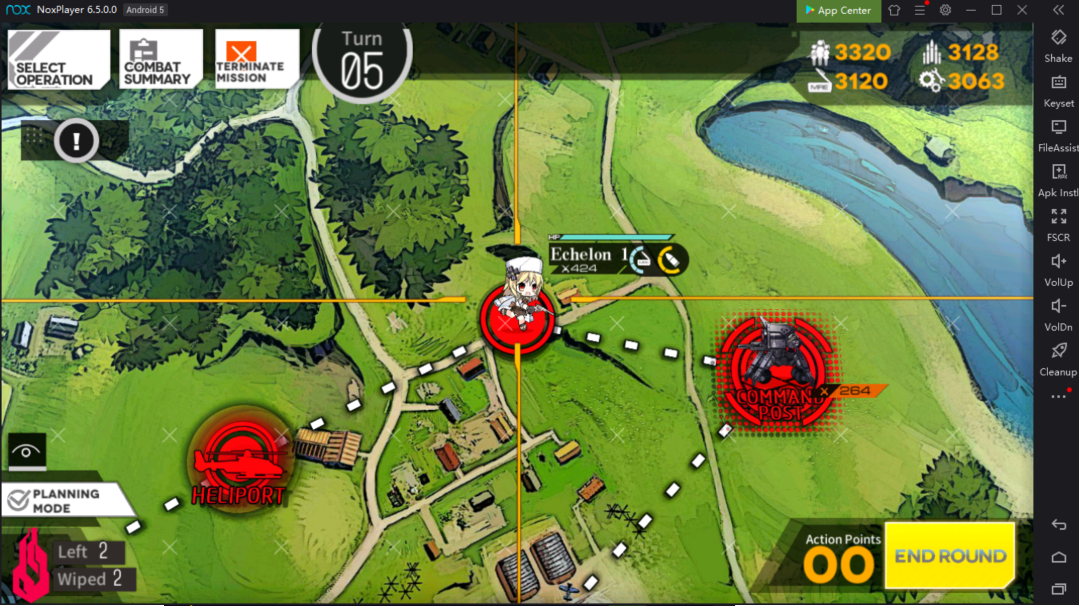
Task: Open NoxPlayer settings gear
Action: tap(945, 10)
